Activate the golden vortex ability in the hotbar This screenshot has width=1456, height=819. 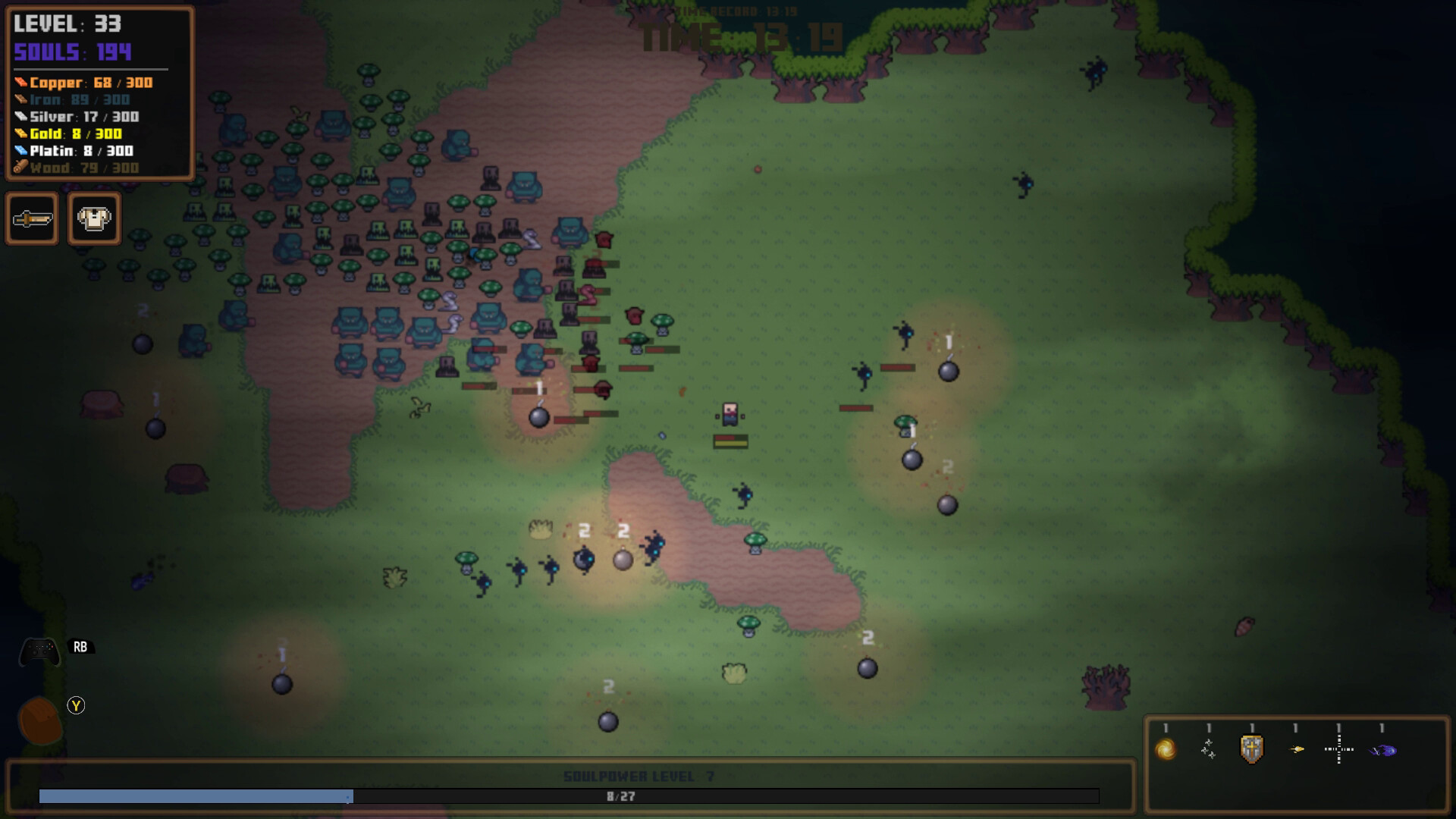point(1166,750)
